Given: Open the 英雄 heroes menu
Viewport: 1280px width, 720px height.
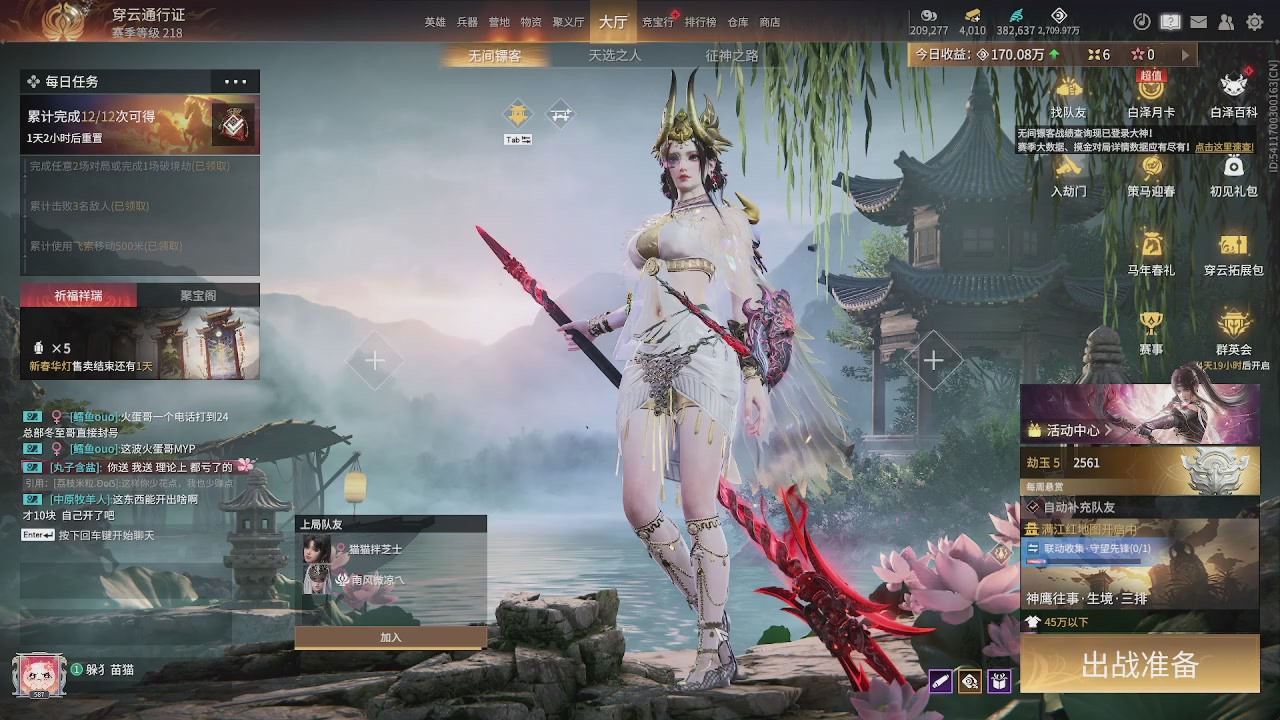Looking at the screenshot, I should click(x=435, y=22).
